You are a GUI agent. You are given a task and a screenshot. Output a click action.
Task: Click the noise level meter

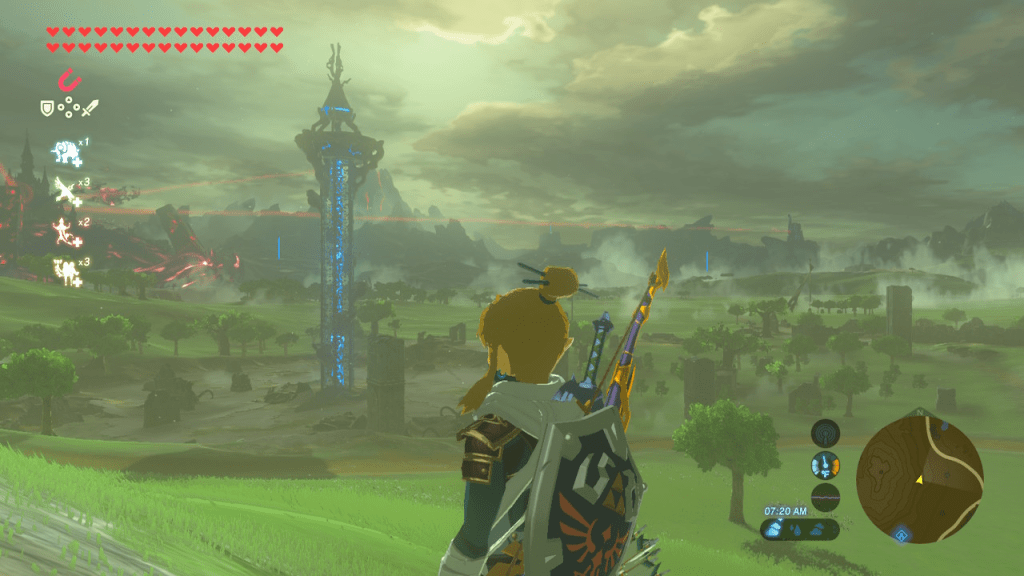[825, 497]
